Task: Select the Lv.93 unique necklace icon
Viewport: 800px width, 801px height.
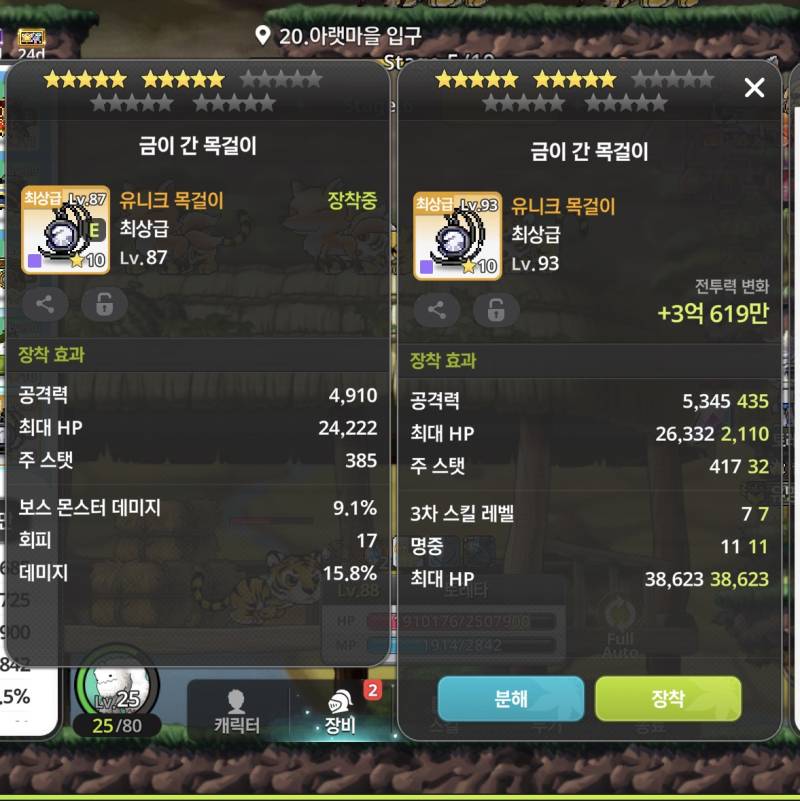Action: click(x=457, y=235)
